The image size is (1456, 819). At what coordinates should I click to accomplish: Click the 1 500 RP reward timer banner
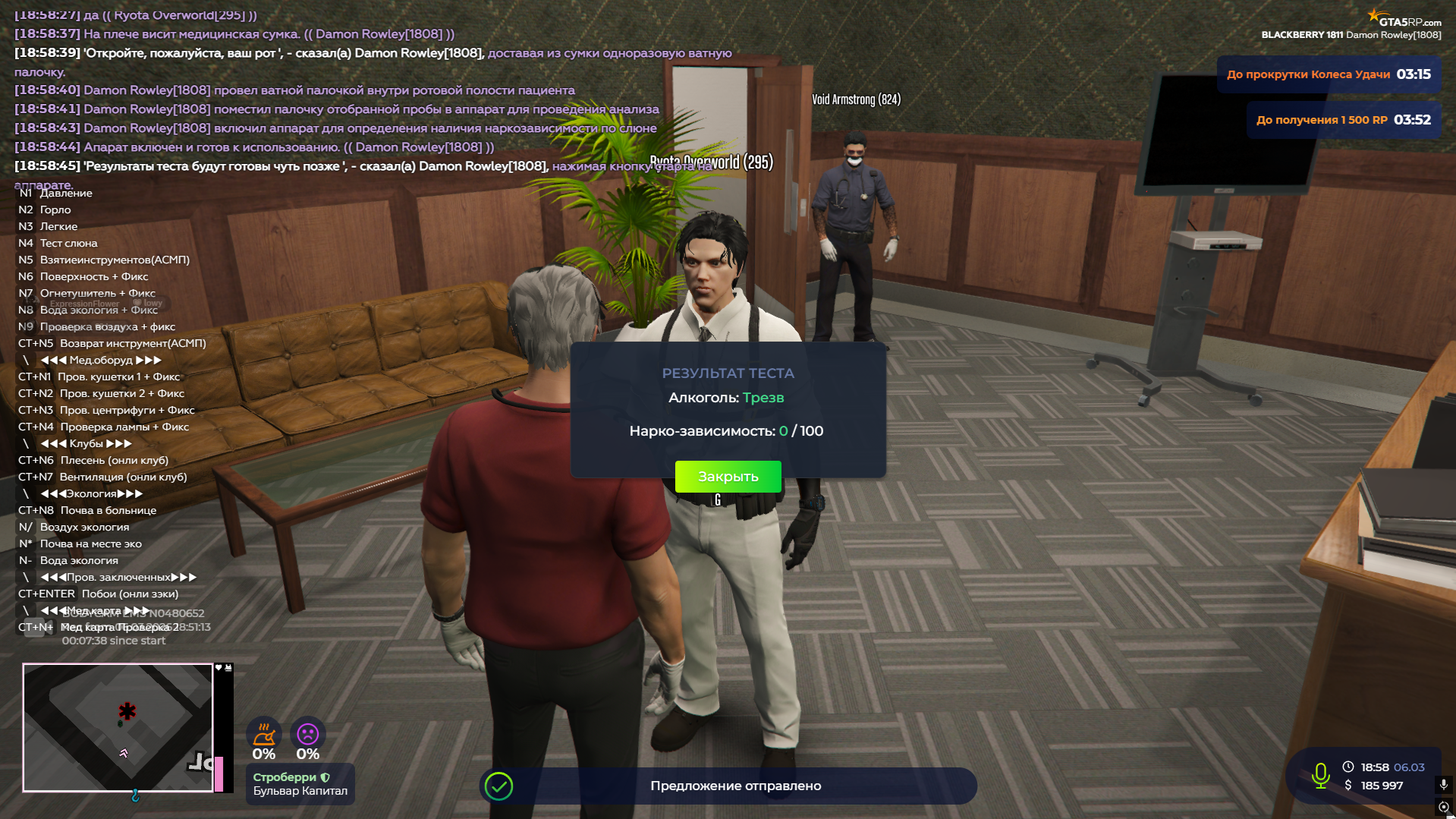1343,120
